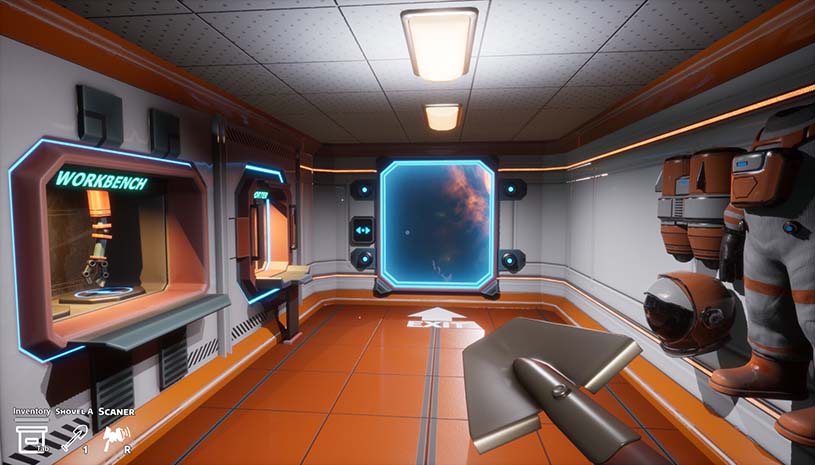
Task: Activate the Scaner tool icon
Action: point(116,435)
